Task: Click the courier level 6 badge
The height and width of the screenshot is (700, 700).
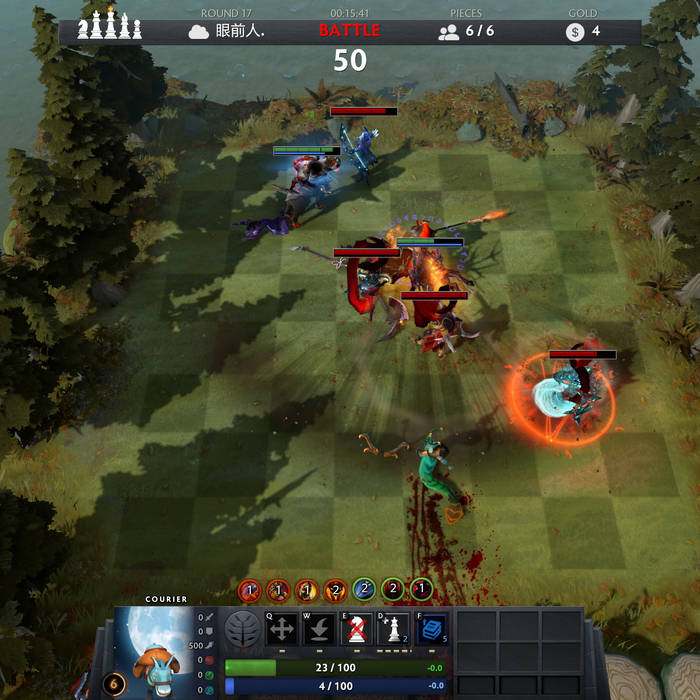Action: click(x=113, y=685)
